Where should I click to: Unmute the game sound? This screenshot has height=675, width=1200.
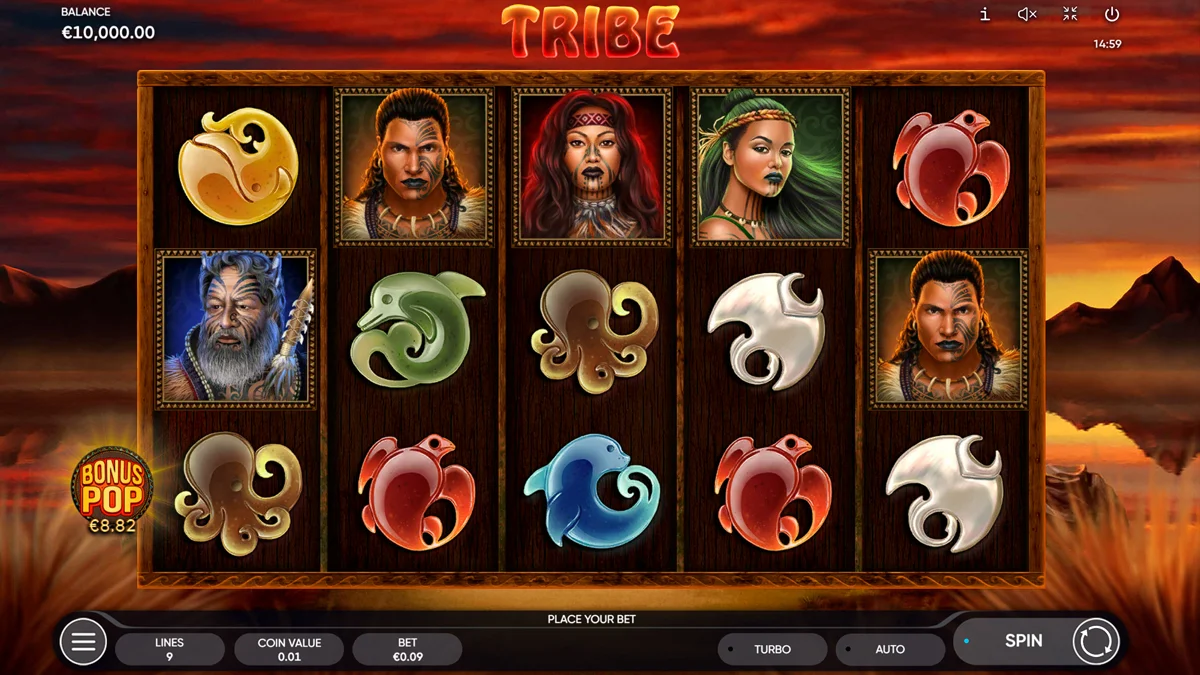[1027, 14]
